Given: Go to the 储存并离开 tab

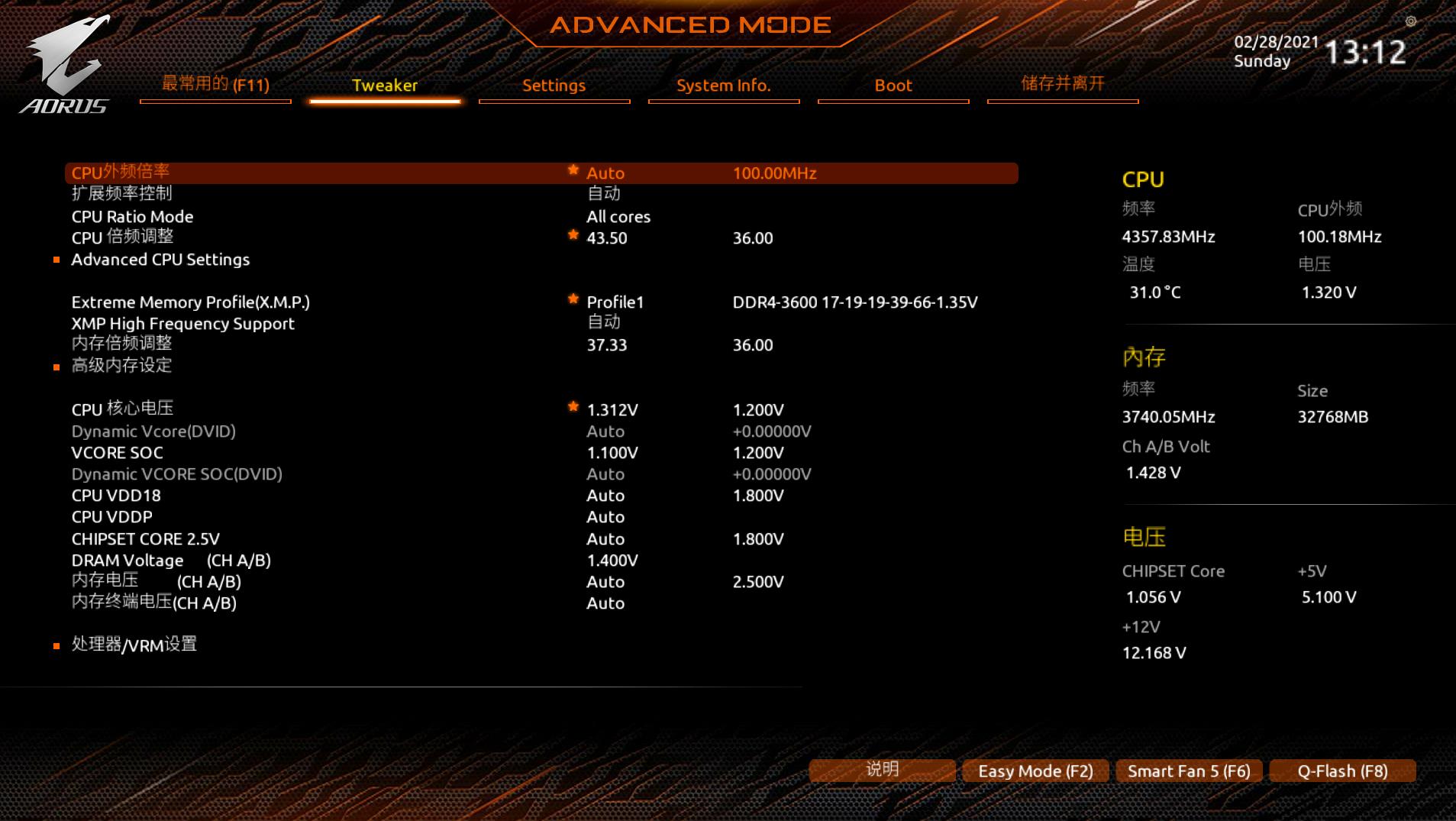Looking at the screenshot, I should [x=1062, y=84].
